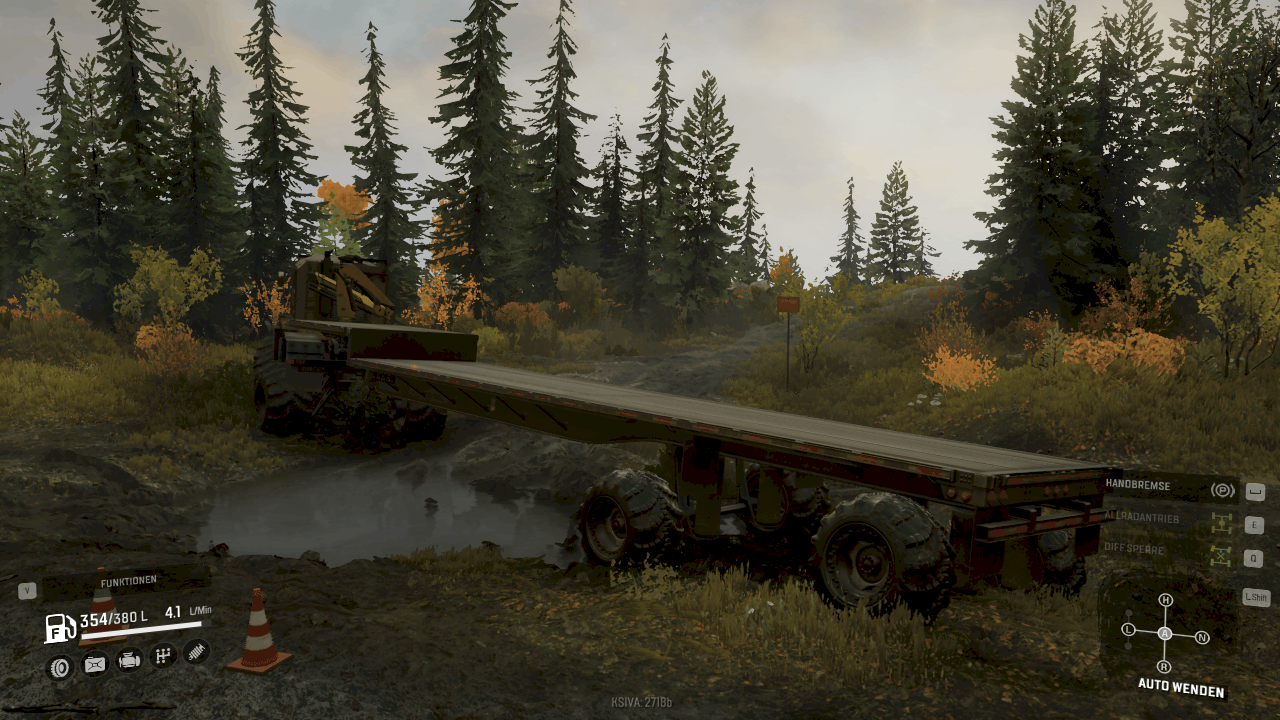Viewport: 1280px width, 720px height.
Task: Click the fuel tank damage icon
Action: pyautogui.click(x=95, y=663)
